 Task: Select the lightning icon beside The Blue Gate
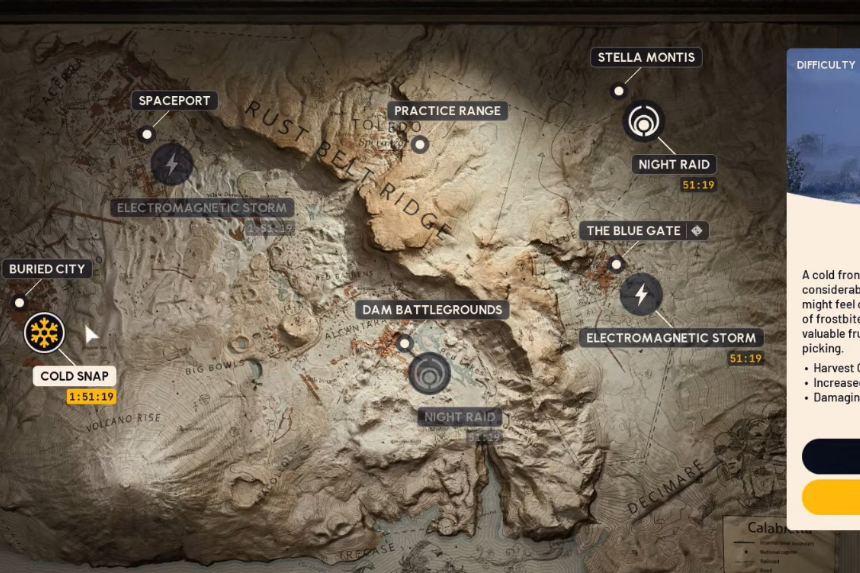click(641, 294)
